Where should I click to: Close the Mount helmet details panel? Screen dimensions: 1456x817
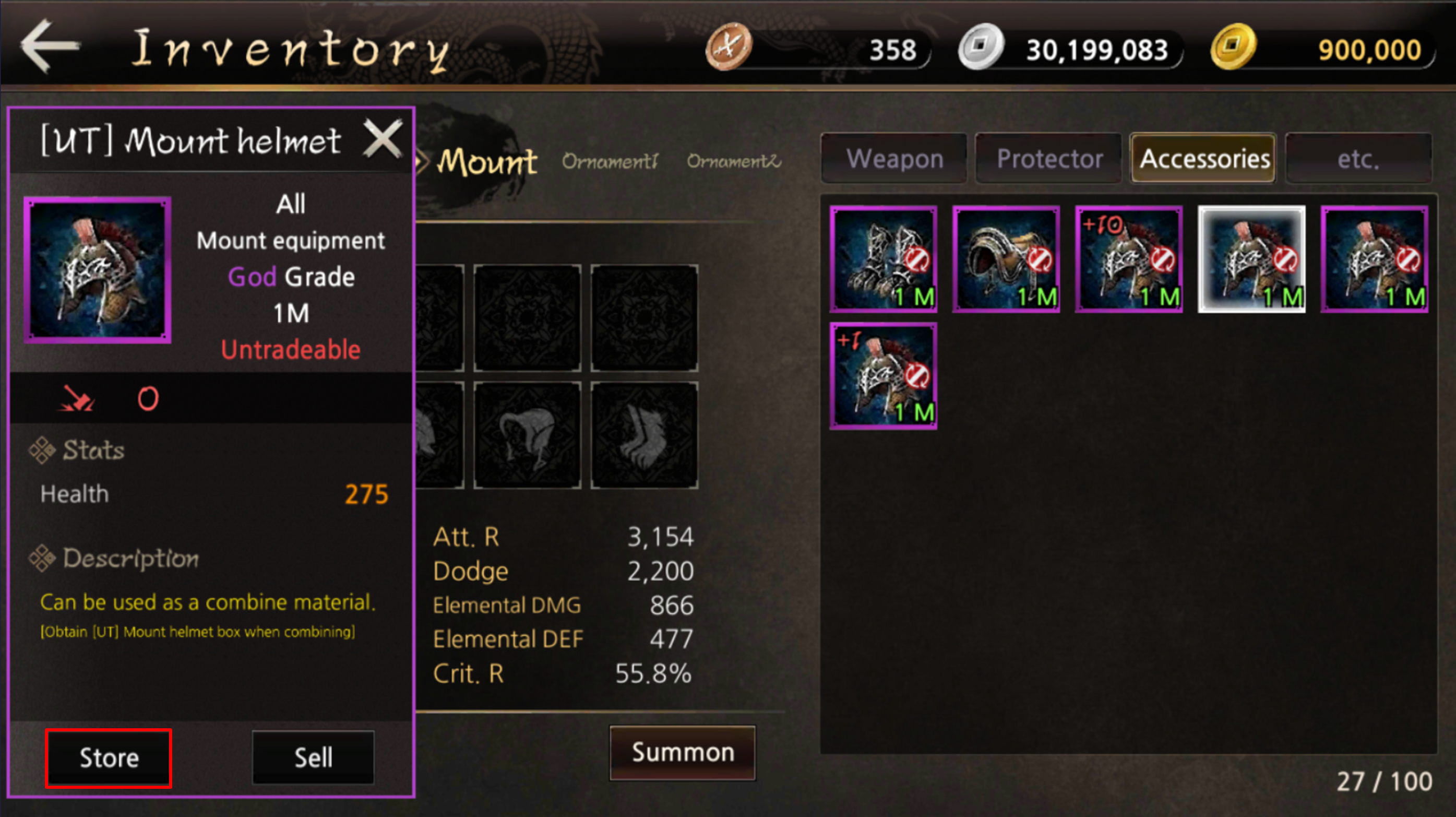(x=383, y=138)
